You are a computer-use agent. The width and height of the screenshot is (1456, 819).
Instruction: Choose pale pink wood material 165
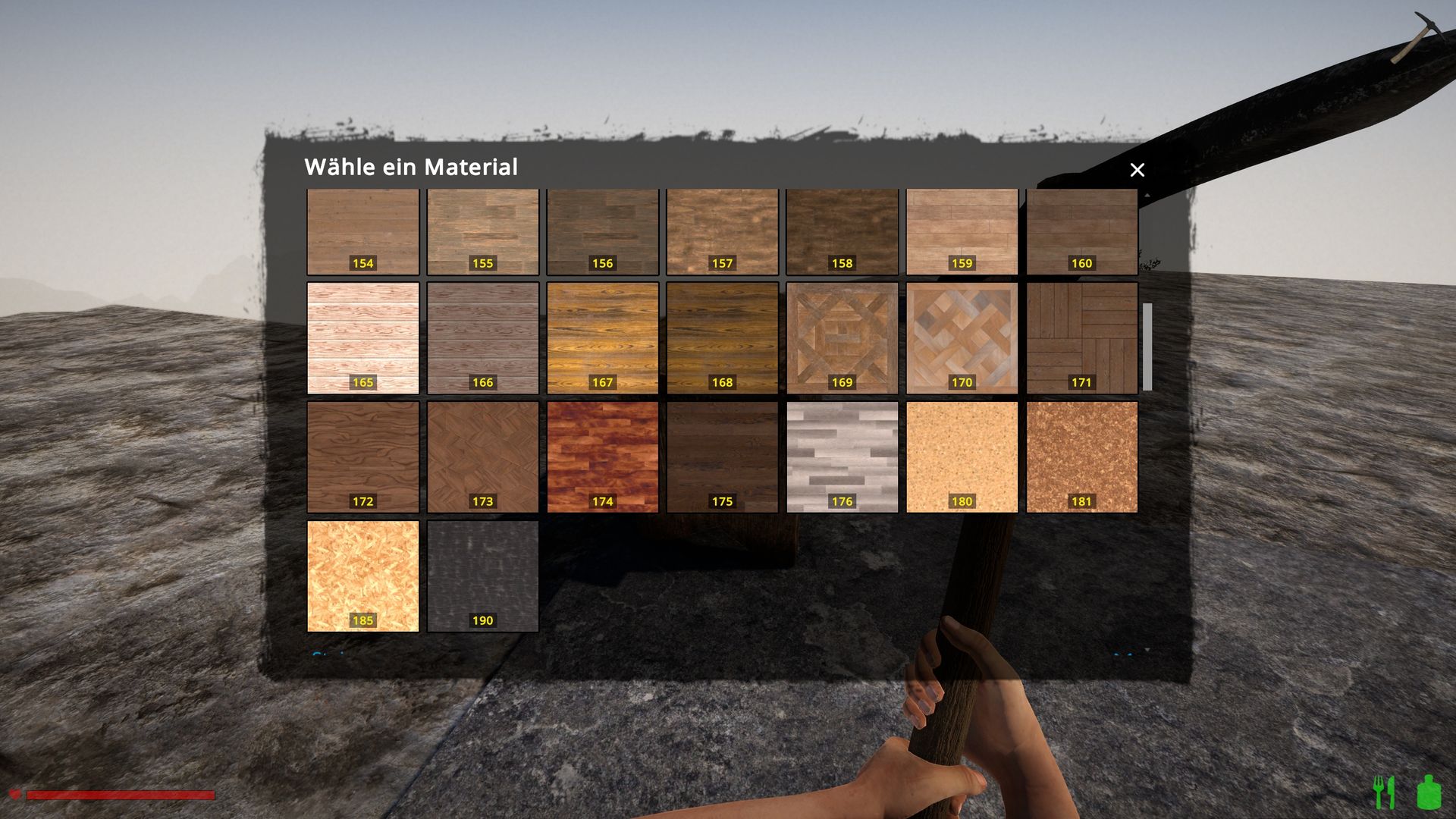pyautogui.click(x=362, y=337)
